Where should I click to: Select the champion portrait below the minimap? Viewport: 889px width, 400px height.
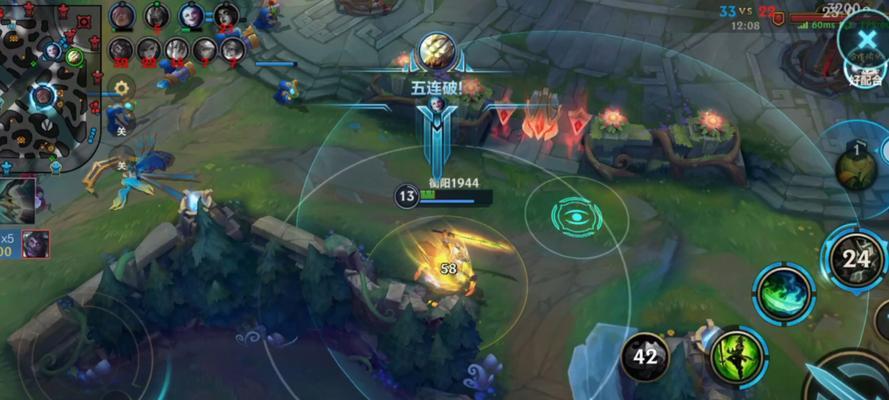coord(18,200)
